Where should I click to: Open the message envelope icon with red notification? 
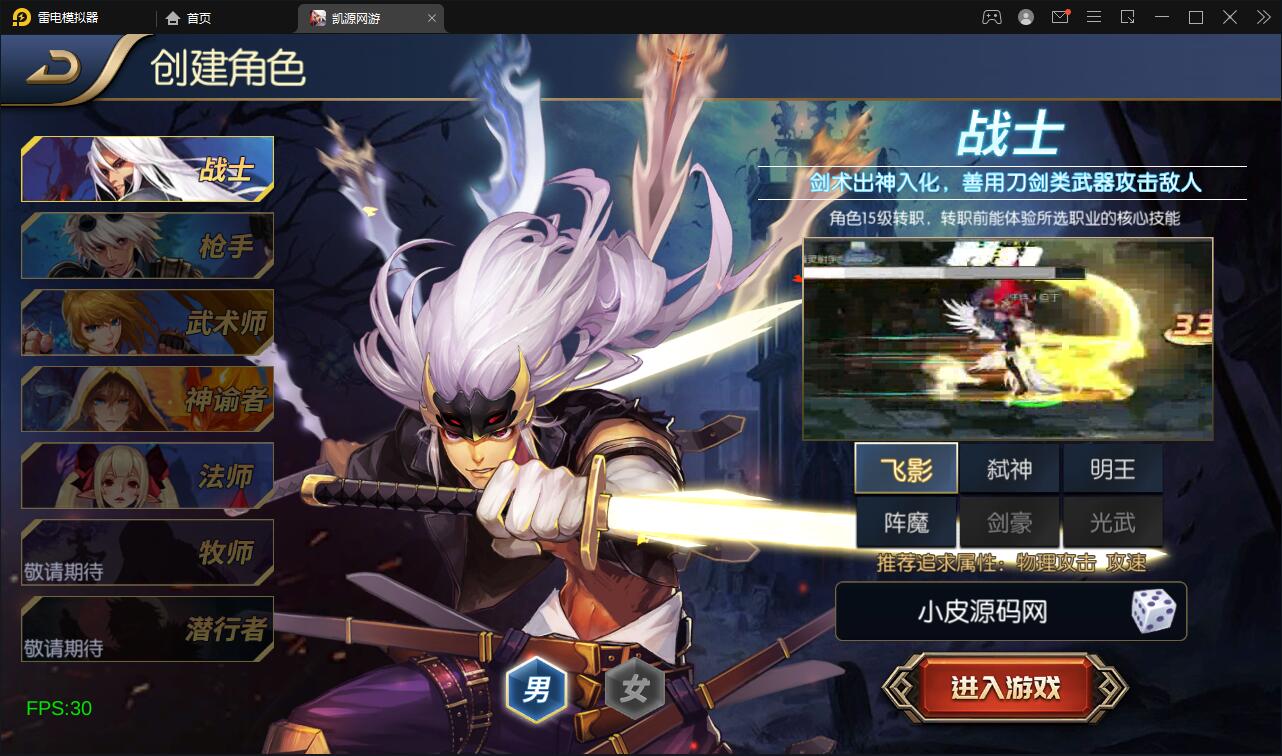[1059, 17]
